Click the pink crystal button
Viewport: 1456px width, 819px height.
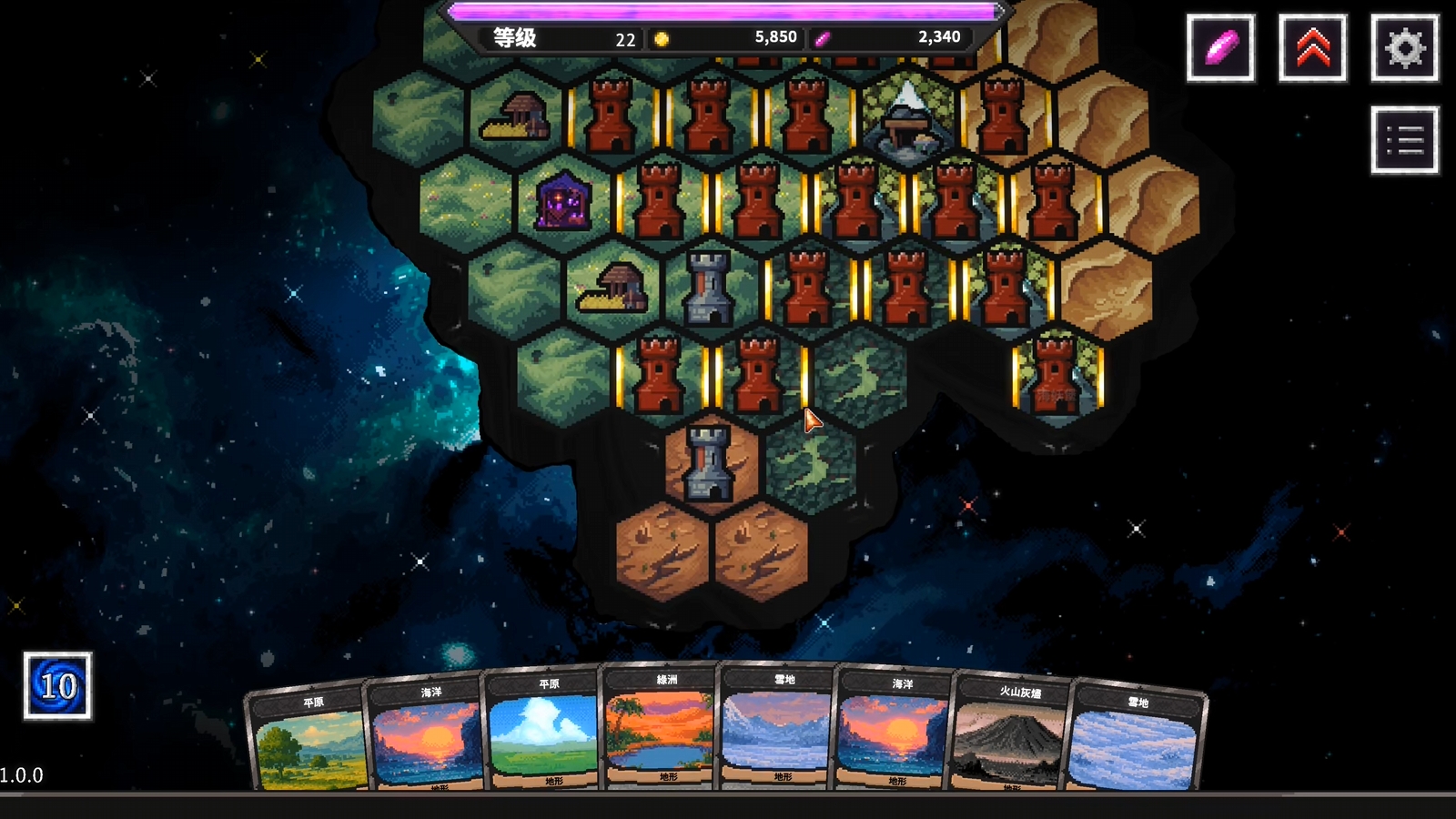coord(1220,48)
